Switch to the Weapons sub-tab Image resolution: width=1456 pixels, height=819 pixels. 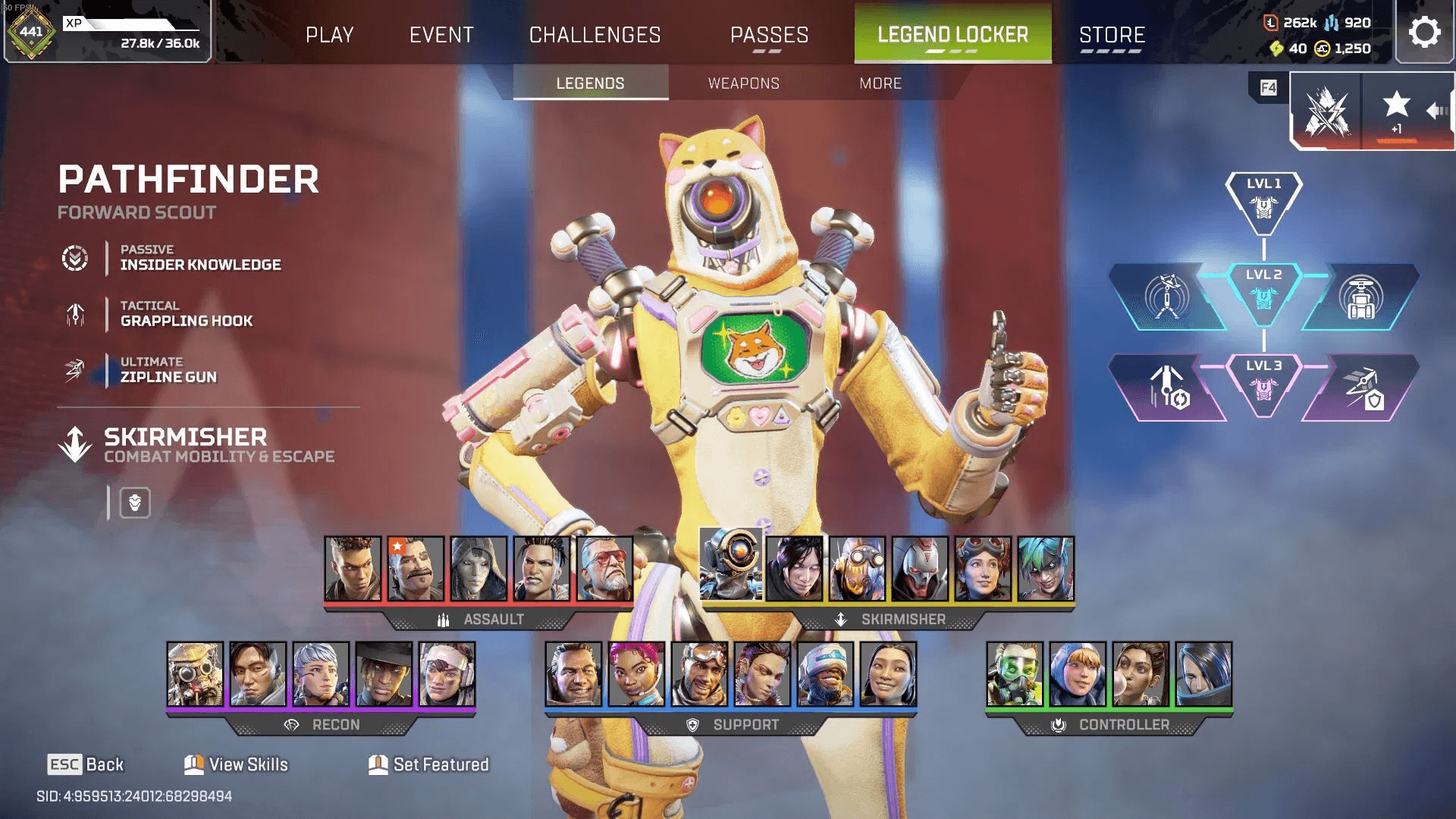pos(743,83)
